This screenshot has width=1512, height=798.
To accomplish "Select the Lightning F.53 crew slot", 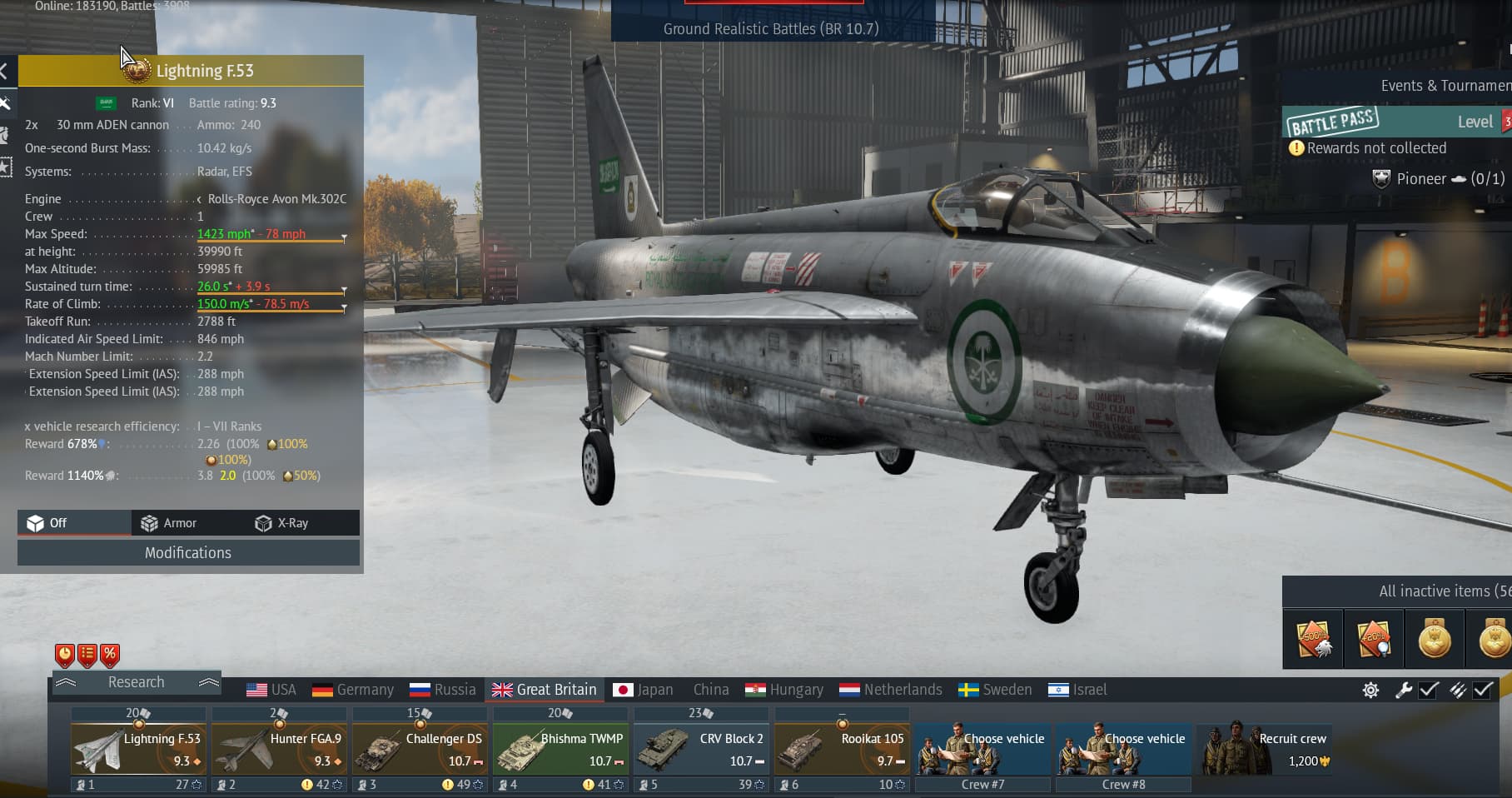I will 138,749.
